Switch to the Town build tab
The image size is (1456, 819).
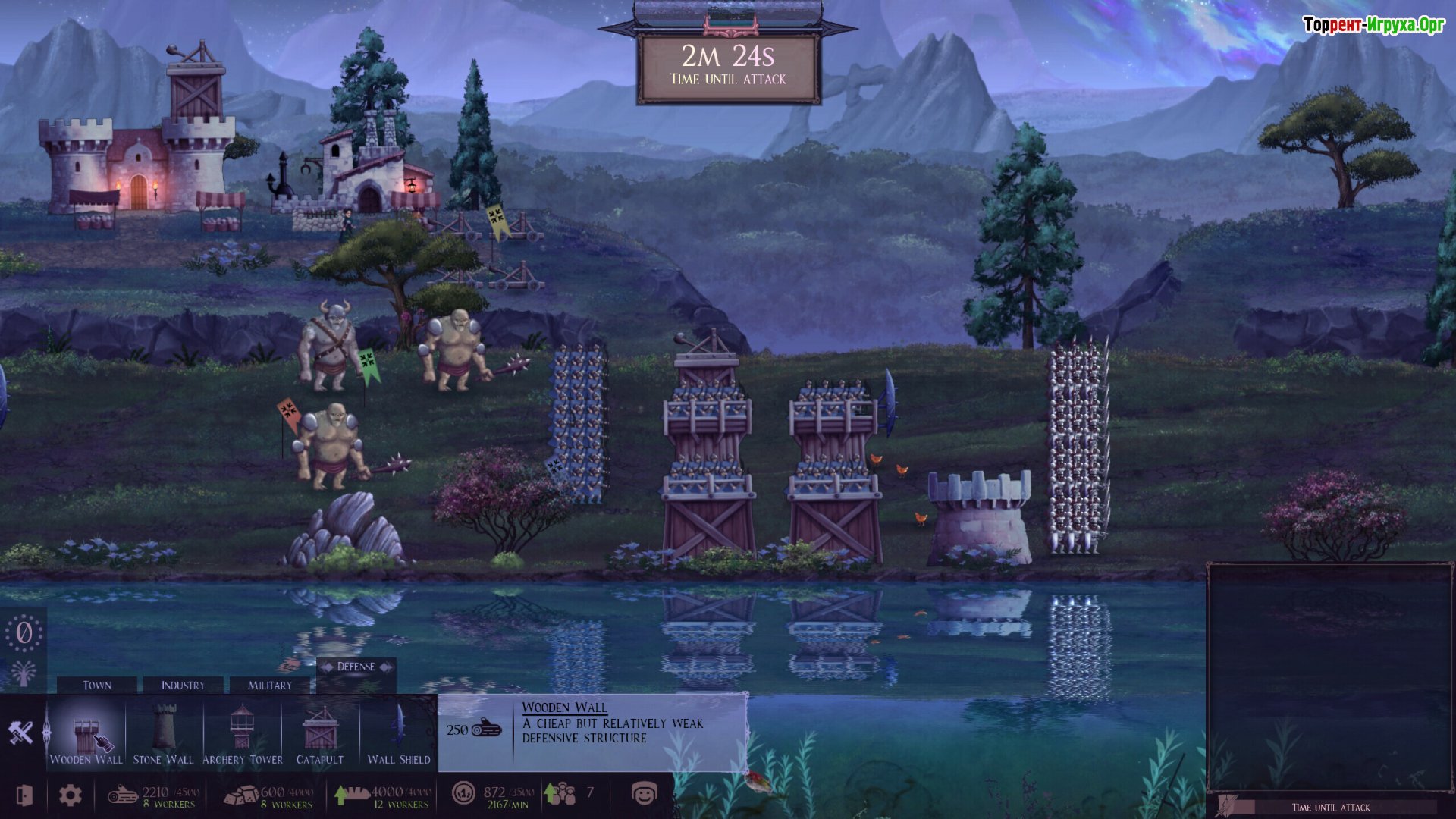coord(97,685)
